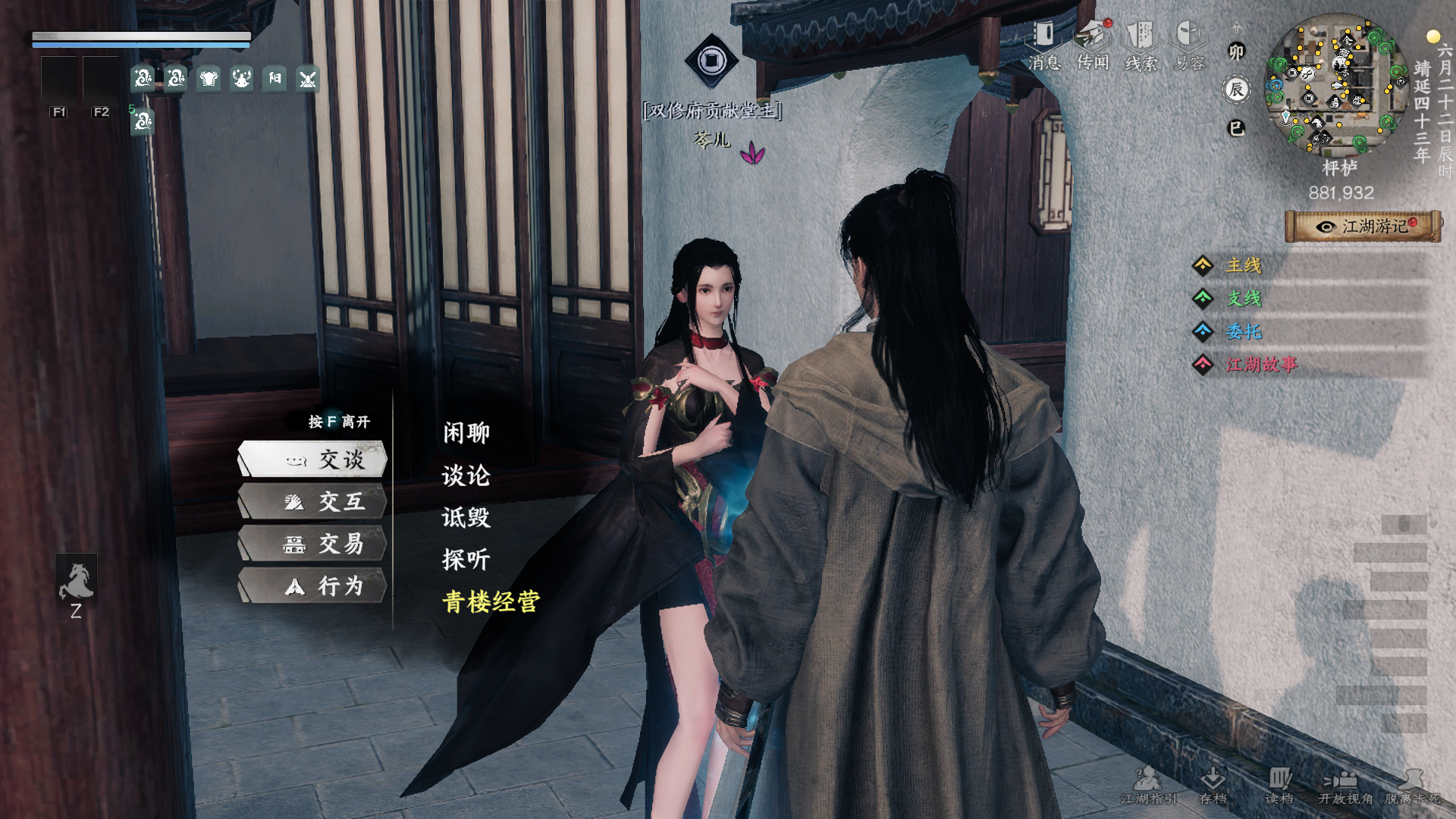Select the 诋毁 slander option

pos(466,518)
